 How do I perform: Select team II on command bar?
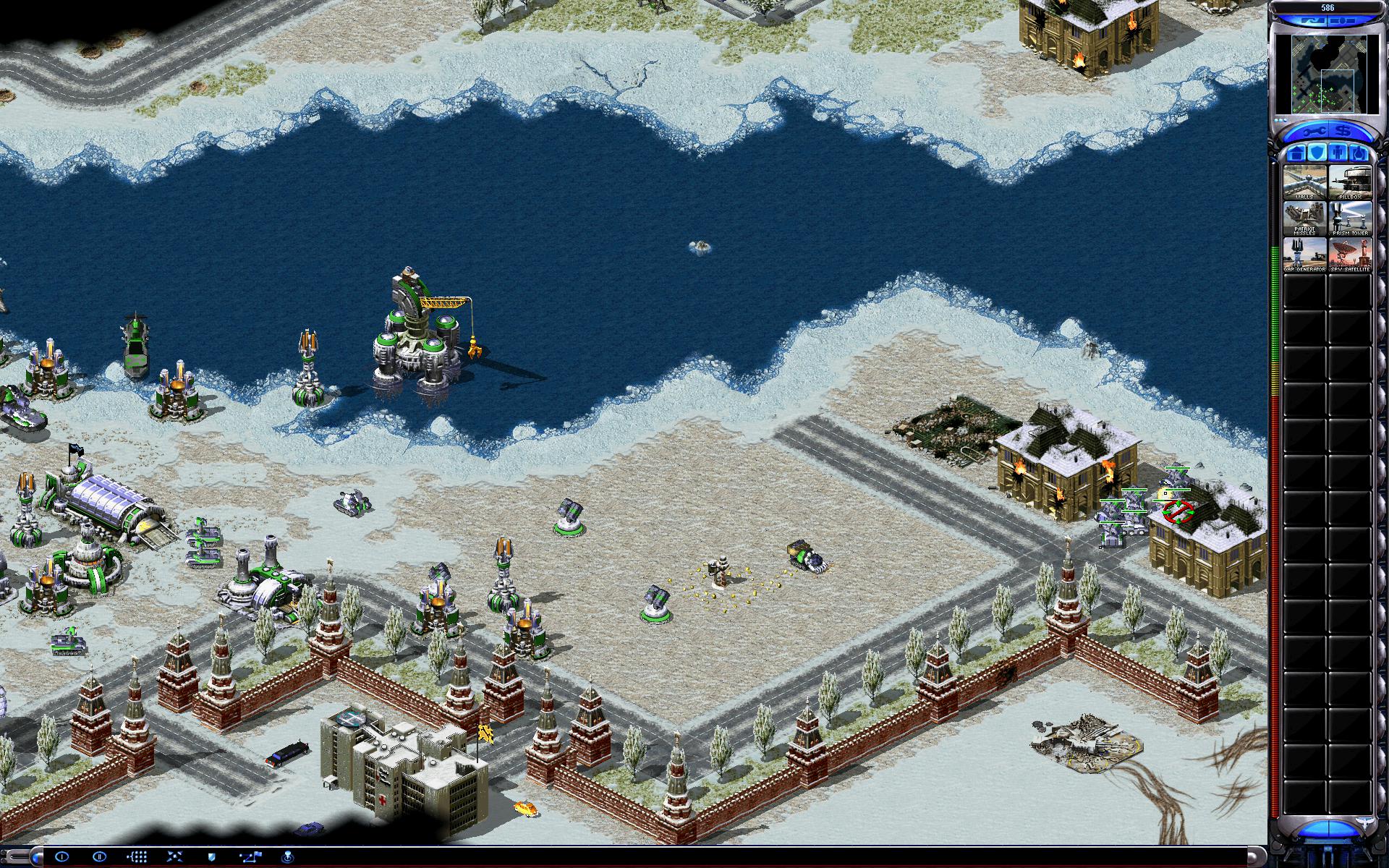pos(100,856)
